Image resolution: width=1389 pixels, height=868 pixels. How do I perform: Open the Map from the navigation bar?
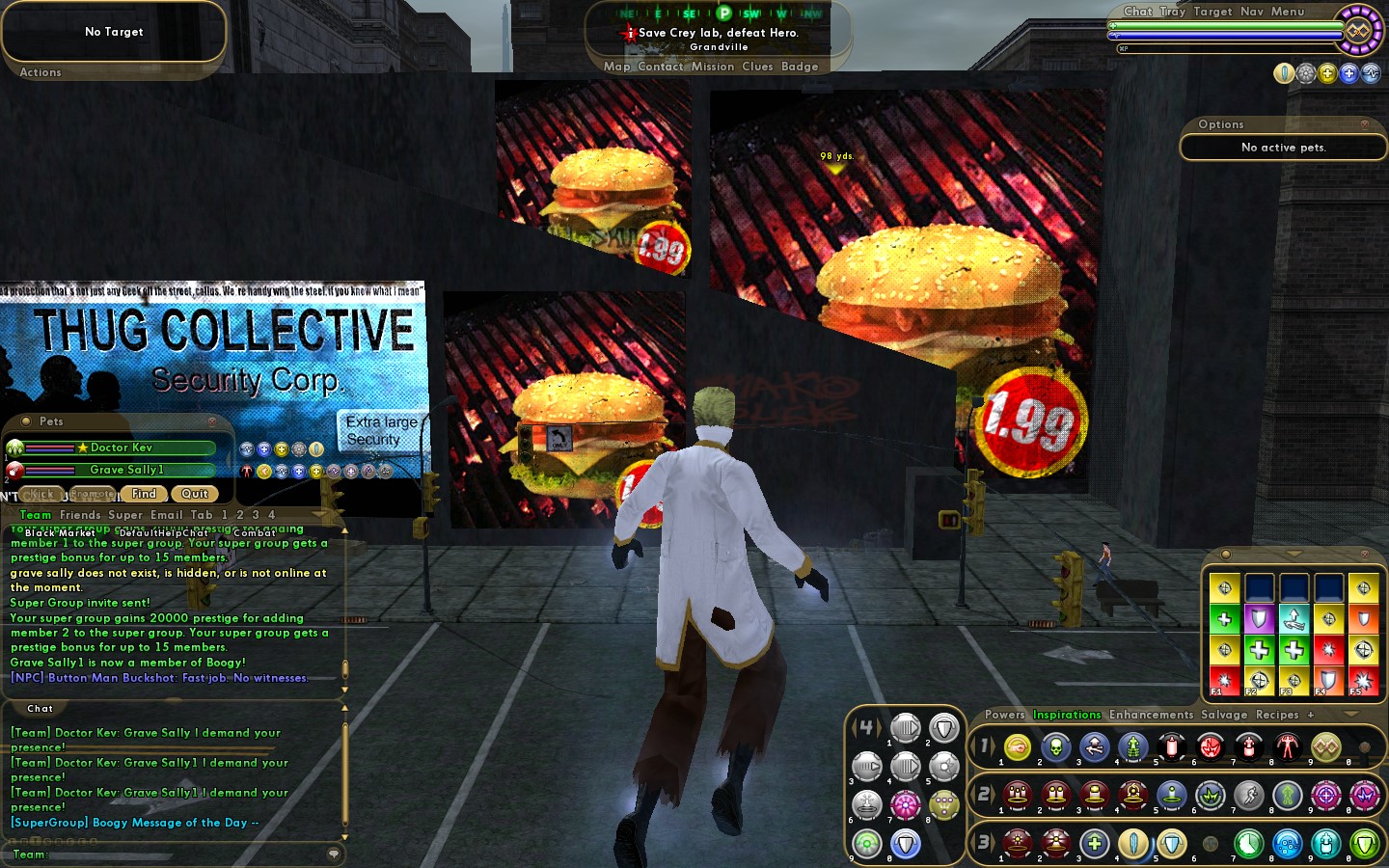pos(616,67)
